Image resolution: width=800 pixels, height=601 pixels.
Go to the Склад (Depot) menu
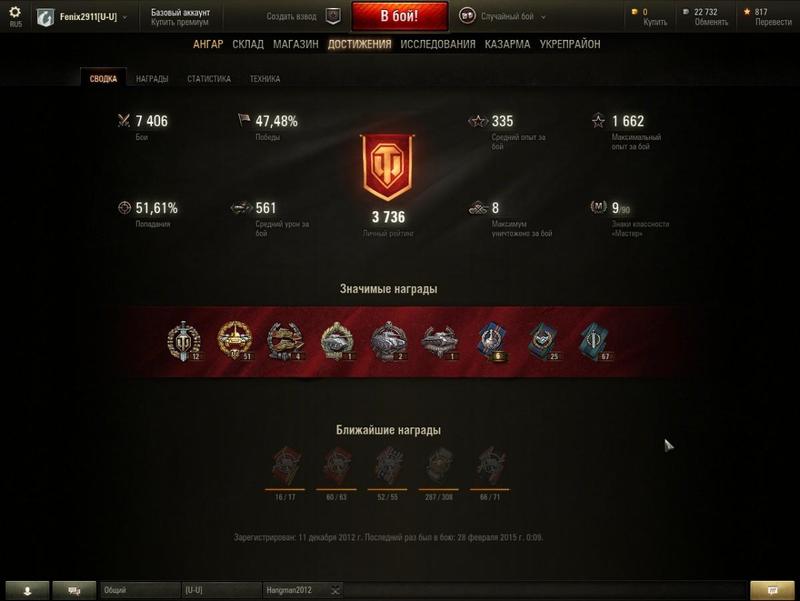pos(248,44)
